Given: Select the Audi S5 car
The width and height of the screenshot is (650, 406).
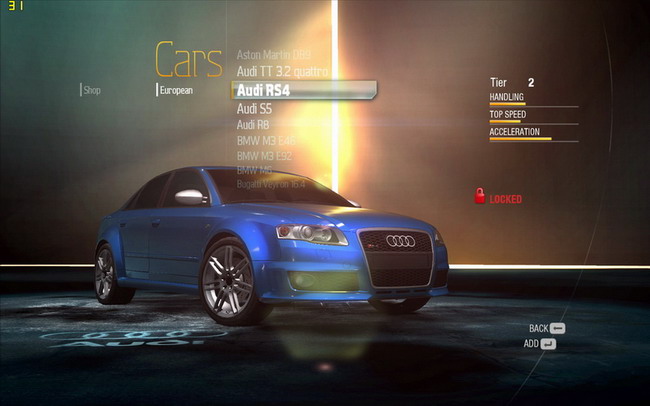Looking at the screenshot, I should tap(254, 108).
